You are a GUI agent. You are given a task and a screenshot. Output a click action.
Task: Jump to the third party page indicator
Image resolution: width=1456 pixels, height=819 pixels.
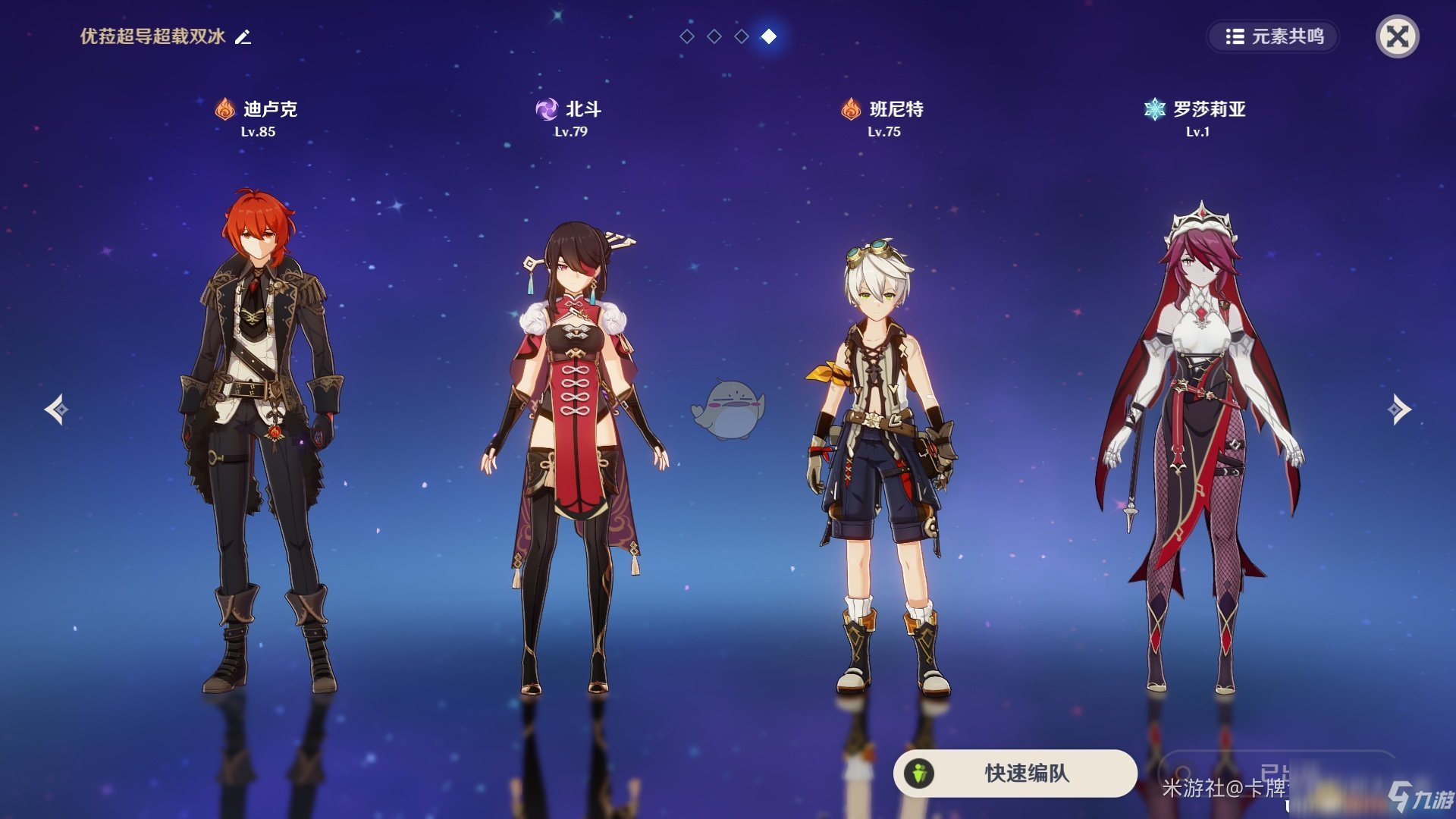[x=742, y=36]
